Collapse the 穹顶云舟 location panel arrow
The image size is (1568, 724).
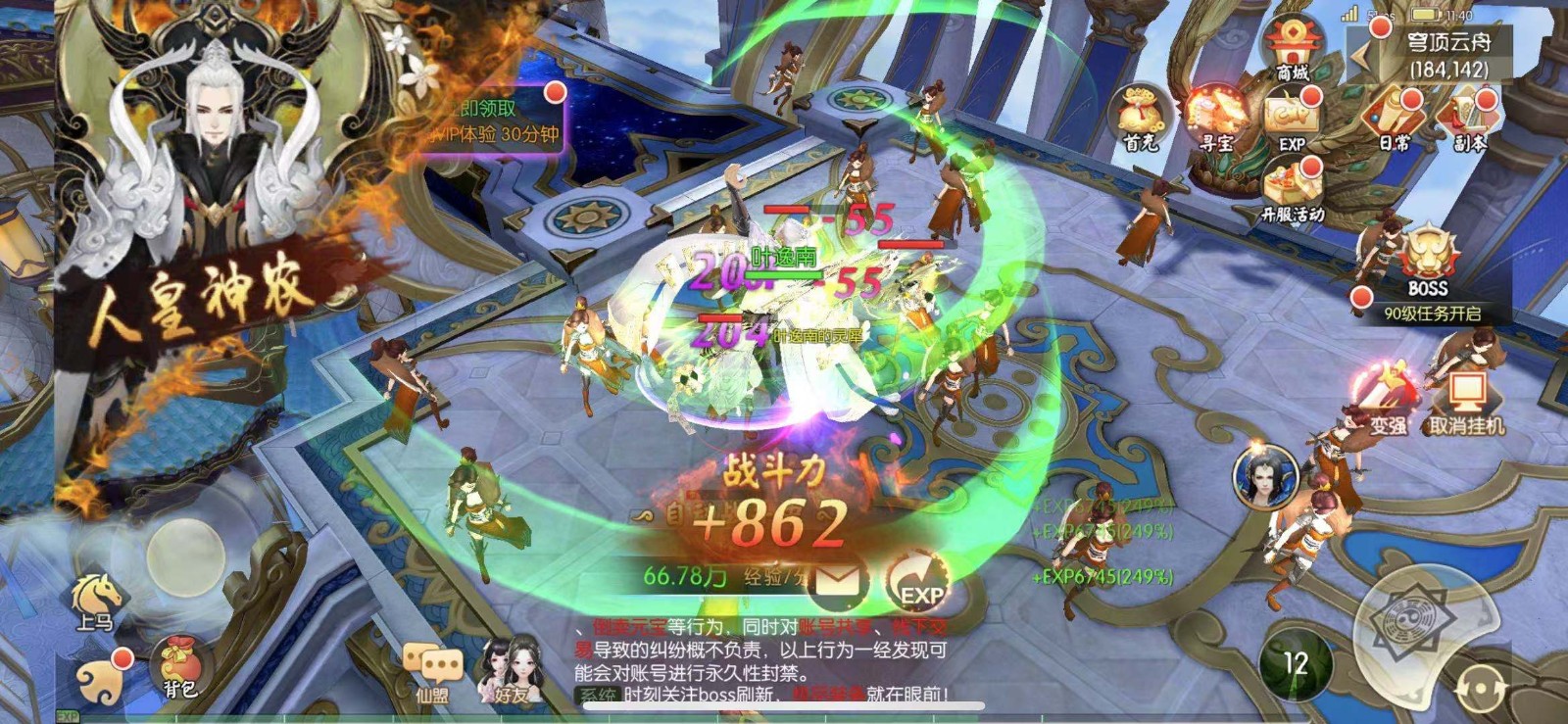pos(1362,54)
